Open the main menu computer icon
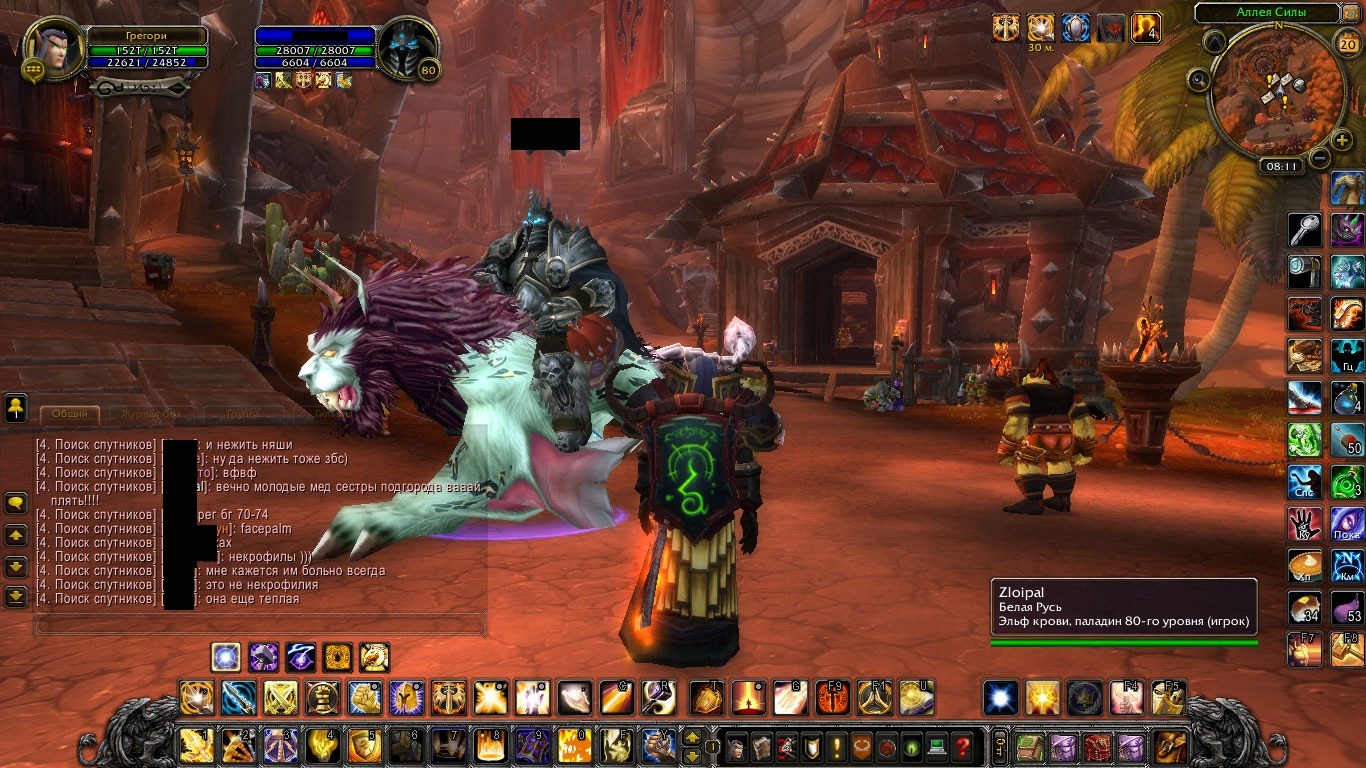This screenshot has height=768, width=1366. [x=936, y=746]
